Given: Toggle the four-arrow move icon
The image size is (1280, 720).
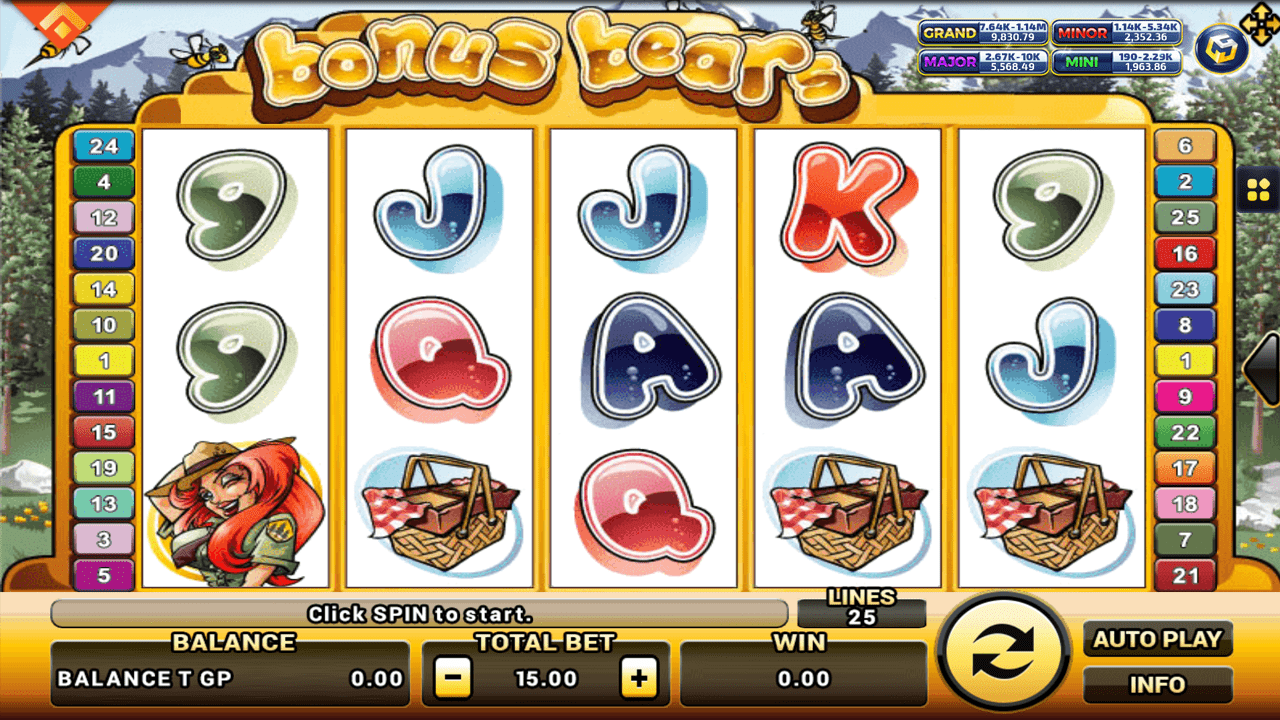Looking at the screenshot, I should pyautogui.click(x=1257, y=20).
